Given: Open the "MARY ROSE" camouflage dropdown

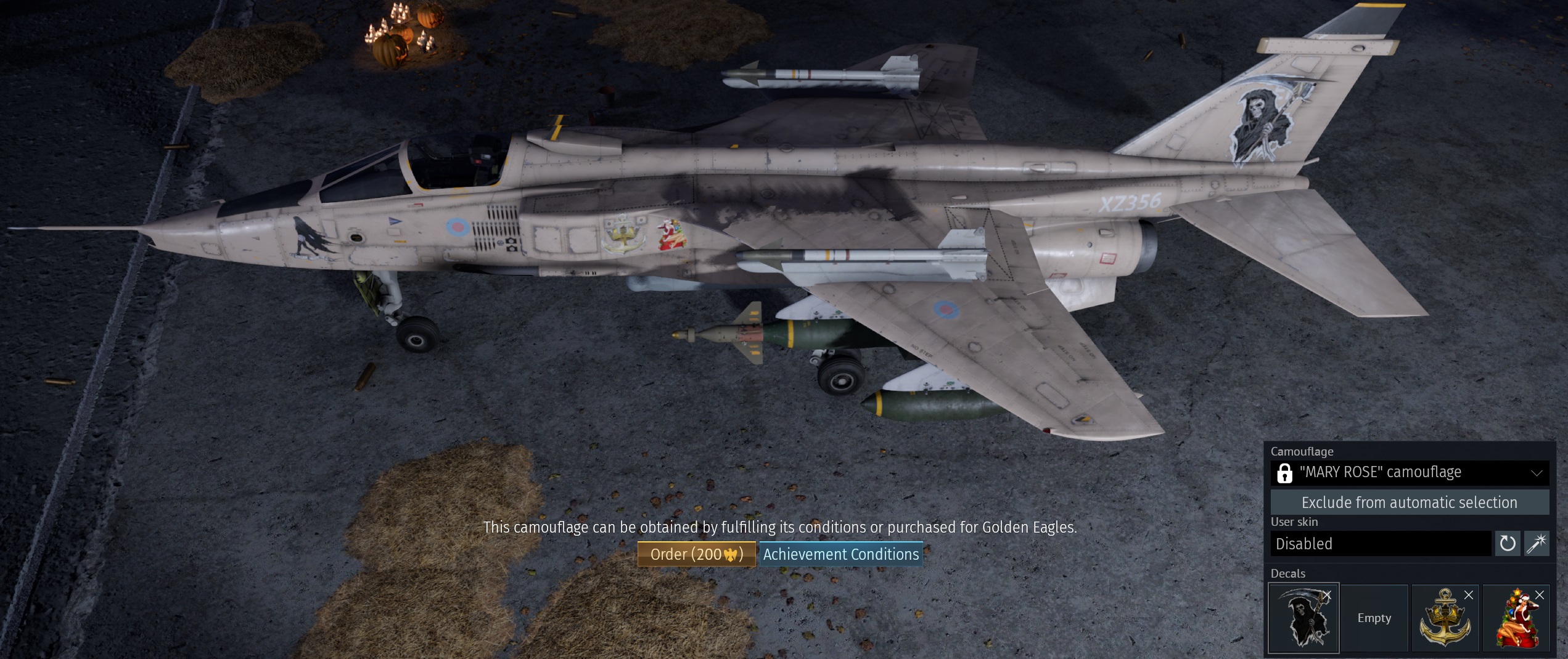Looking at the screenshot, I should 1410,473.
